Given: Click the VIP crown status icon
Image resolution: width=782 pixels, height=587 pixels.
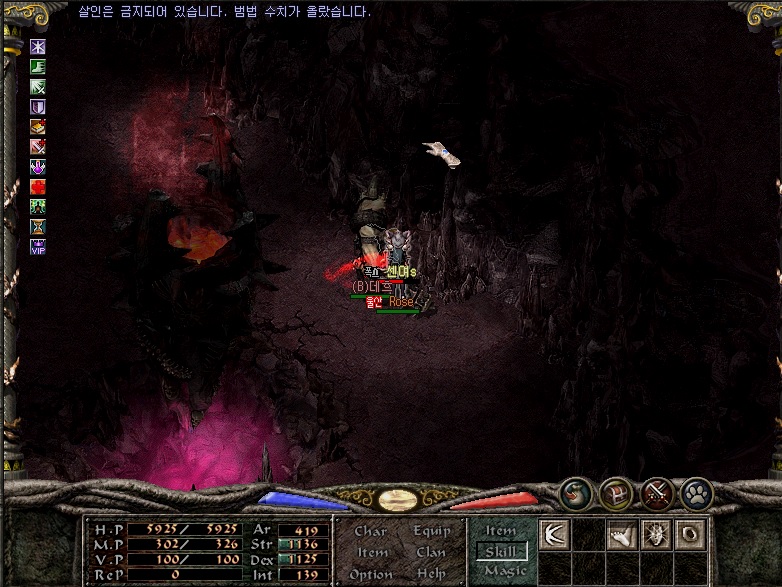Looking at the screenshot, I should click(38, 246).
